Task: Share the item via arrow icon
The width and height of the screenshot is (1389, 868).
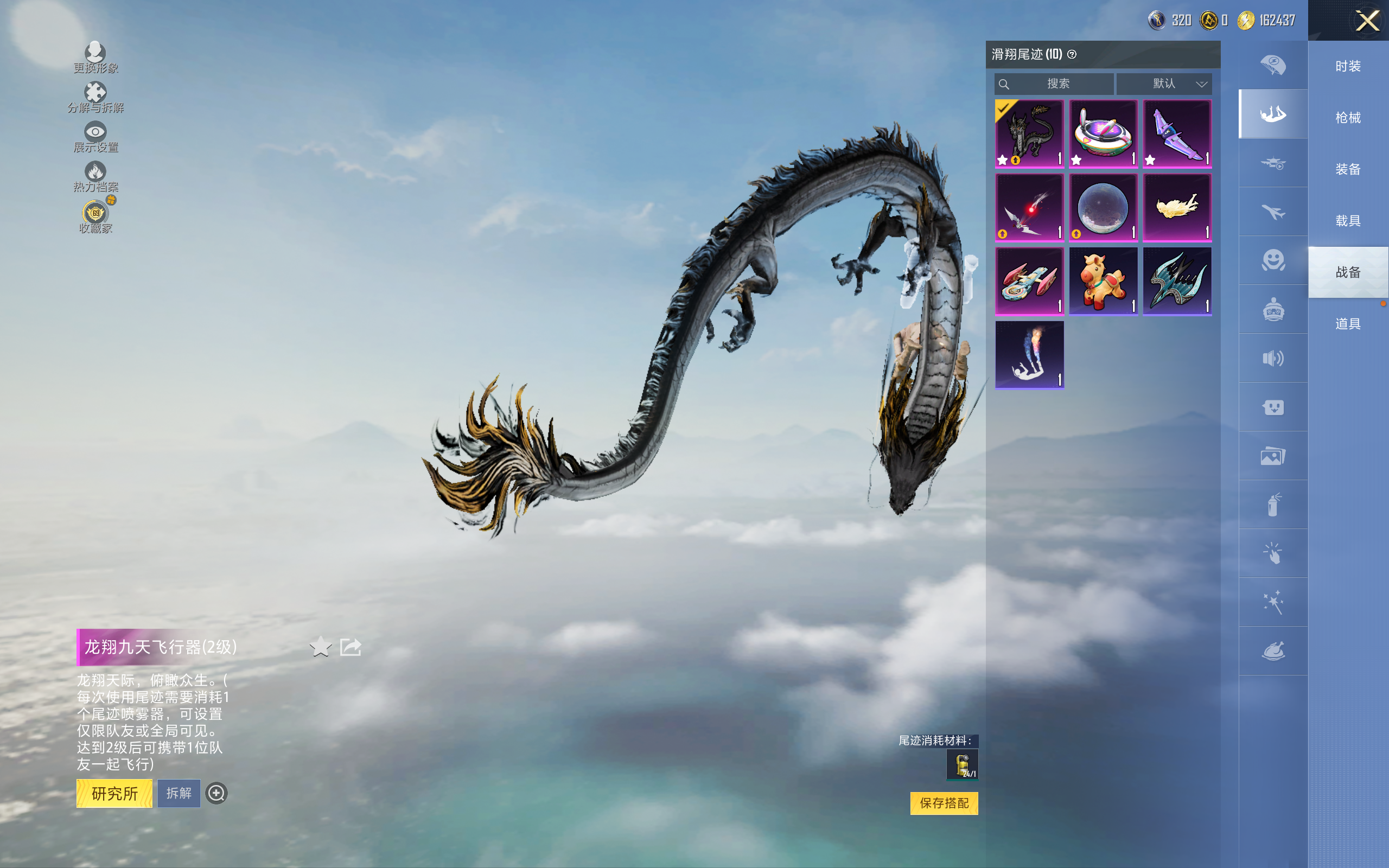Action: click(350, 647)
